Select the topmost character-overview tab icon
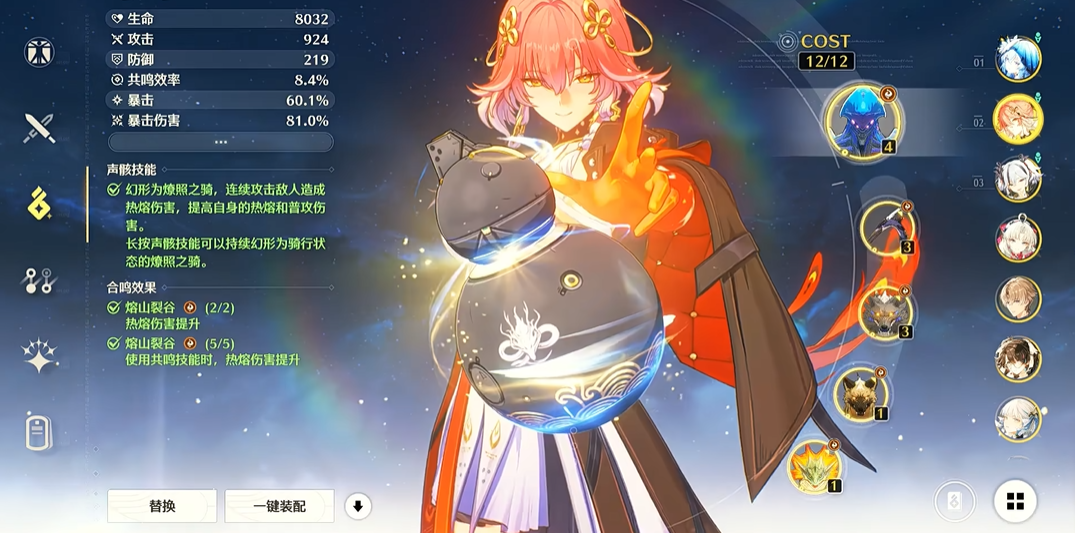1075x533 pixels. 40,51
